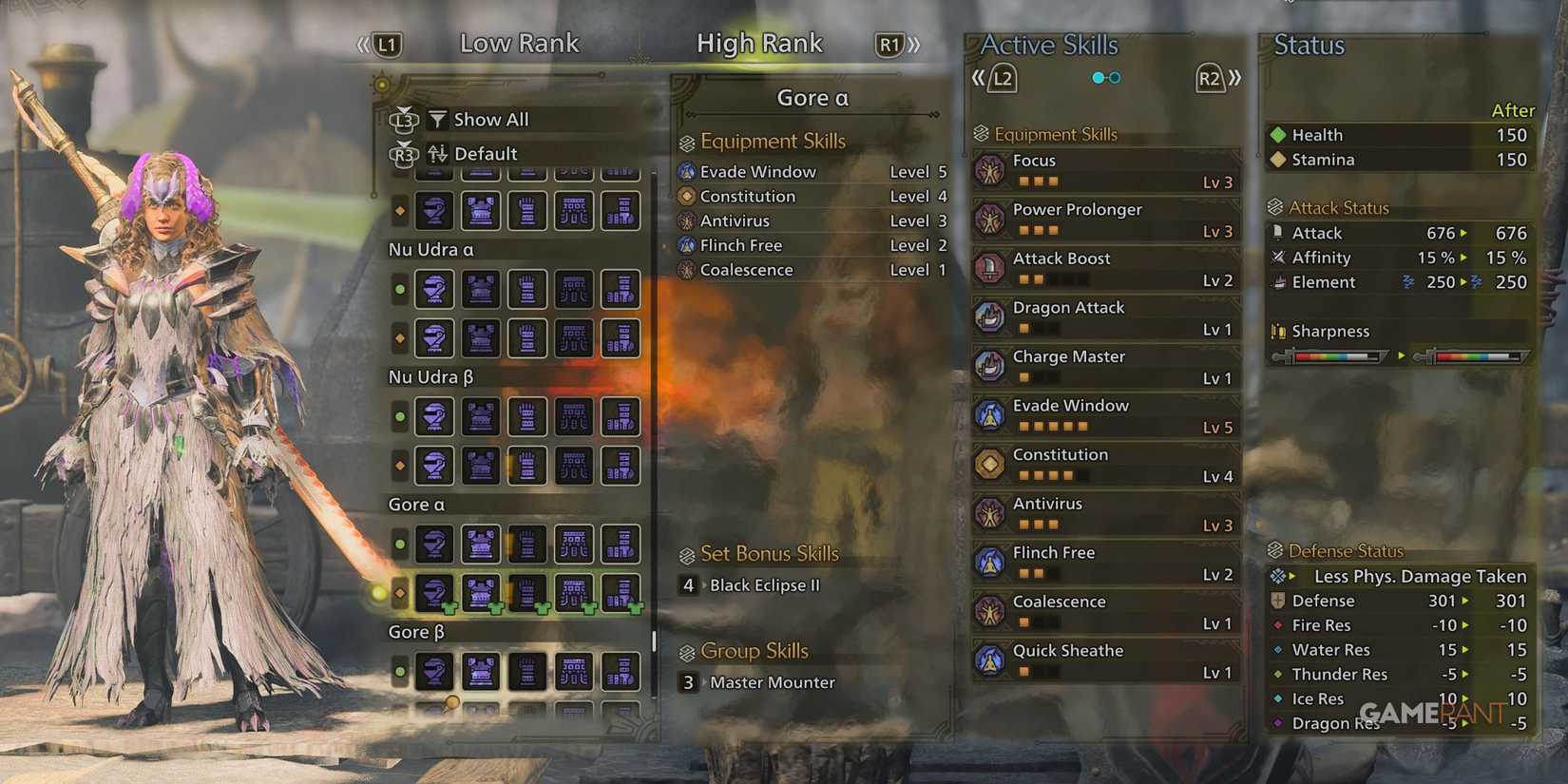
Task: Click the Focus skill icon
Action: pos(991,169)
